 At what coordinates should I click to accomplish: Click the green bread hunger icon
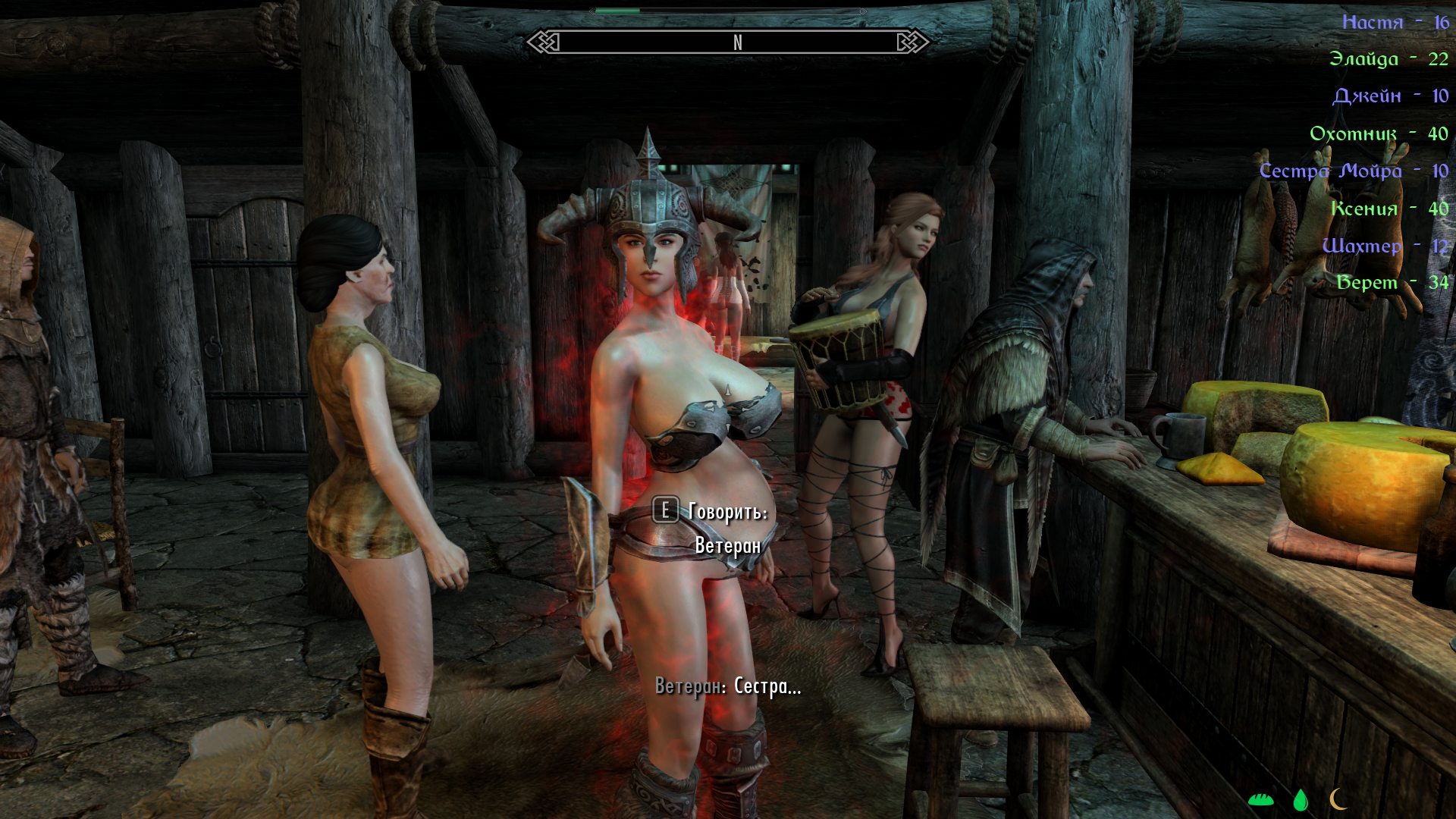(1260, 799)
